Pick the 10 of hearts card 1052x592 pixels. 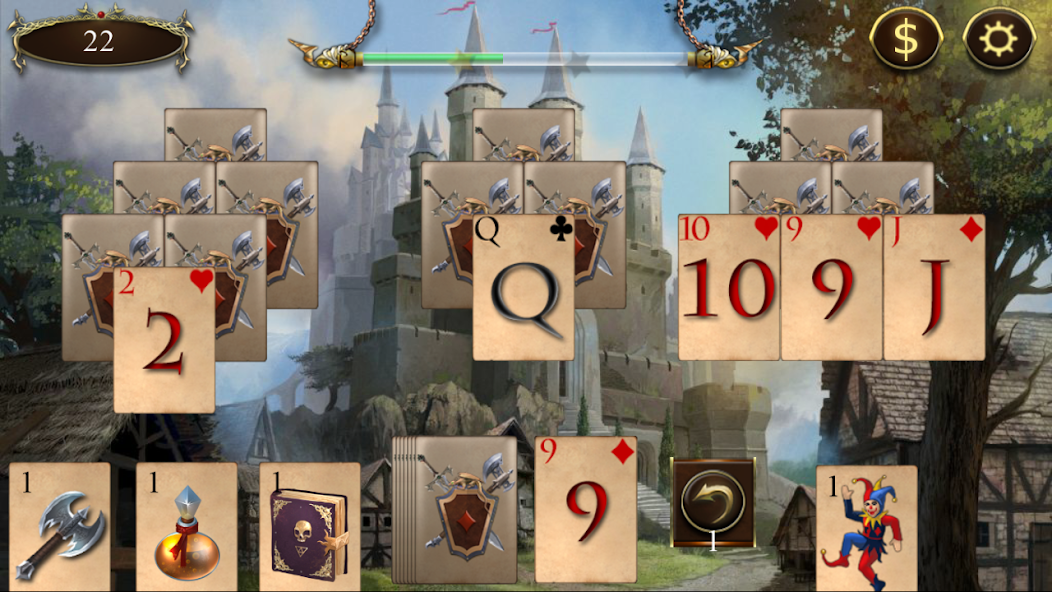pos(728,288)
